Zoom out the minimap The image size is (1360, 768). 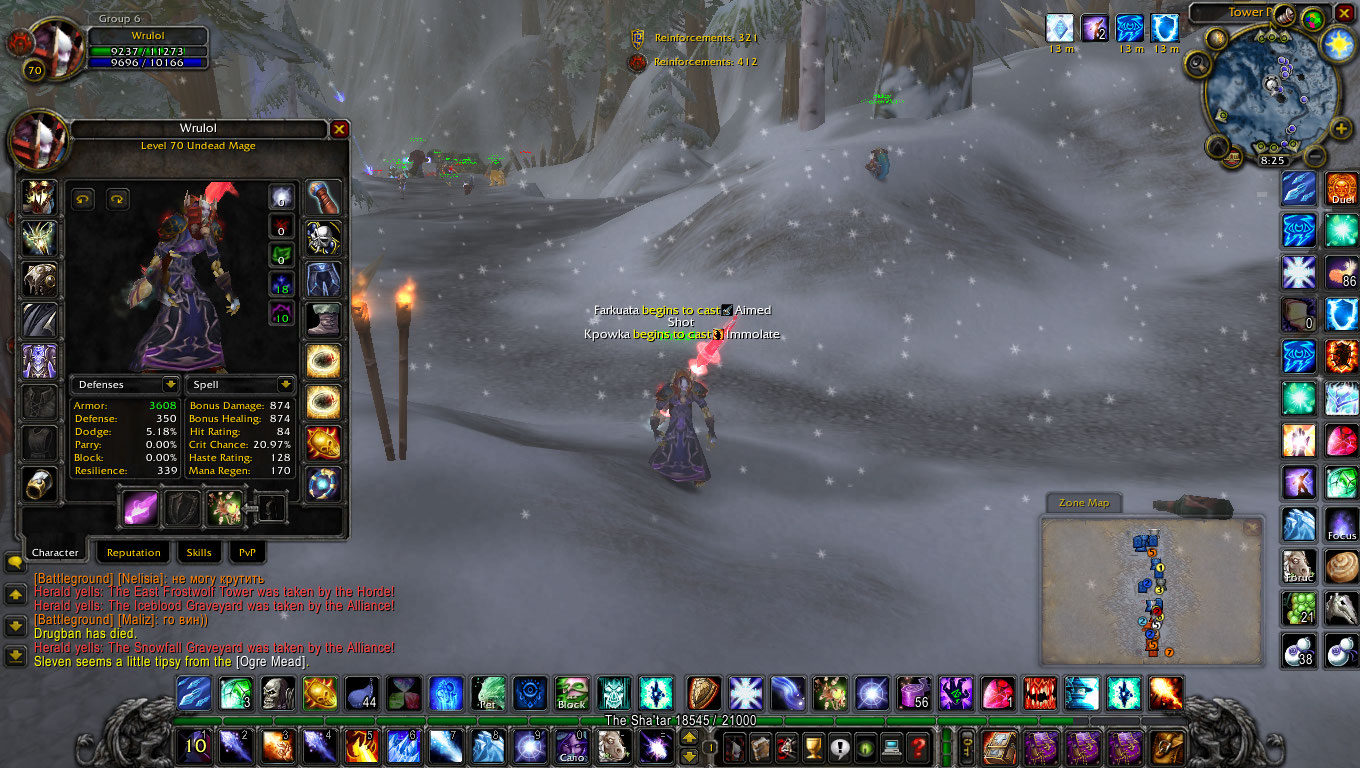1315,156
